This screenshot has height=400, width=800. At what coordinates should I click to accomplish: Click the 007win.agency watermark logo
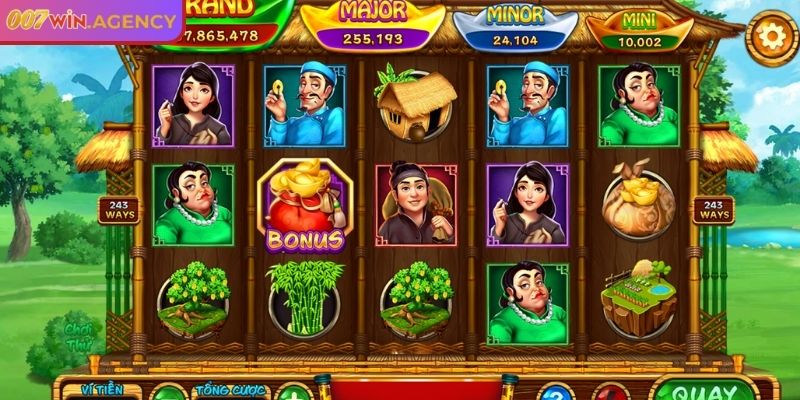(90, 19)
